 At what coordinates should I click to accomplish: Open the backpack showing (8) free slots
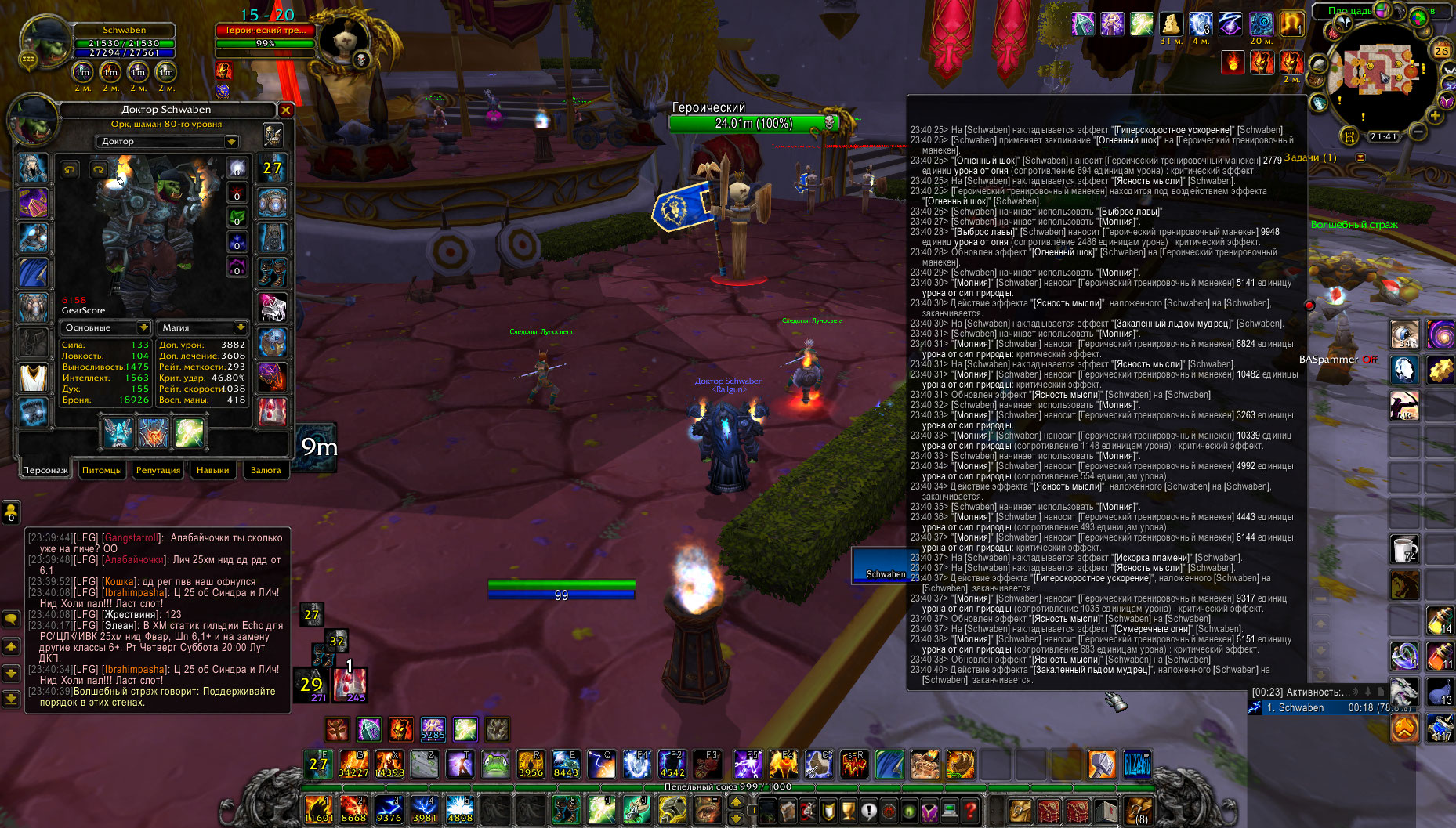point(1138,810)
